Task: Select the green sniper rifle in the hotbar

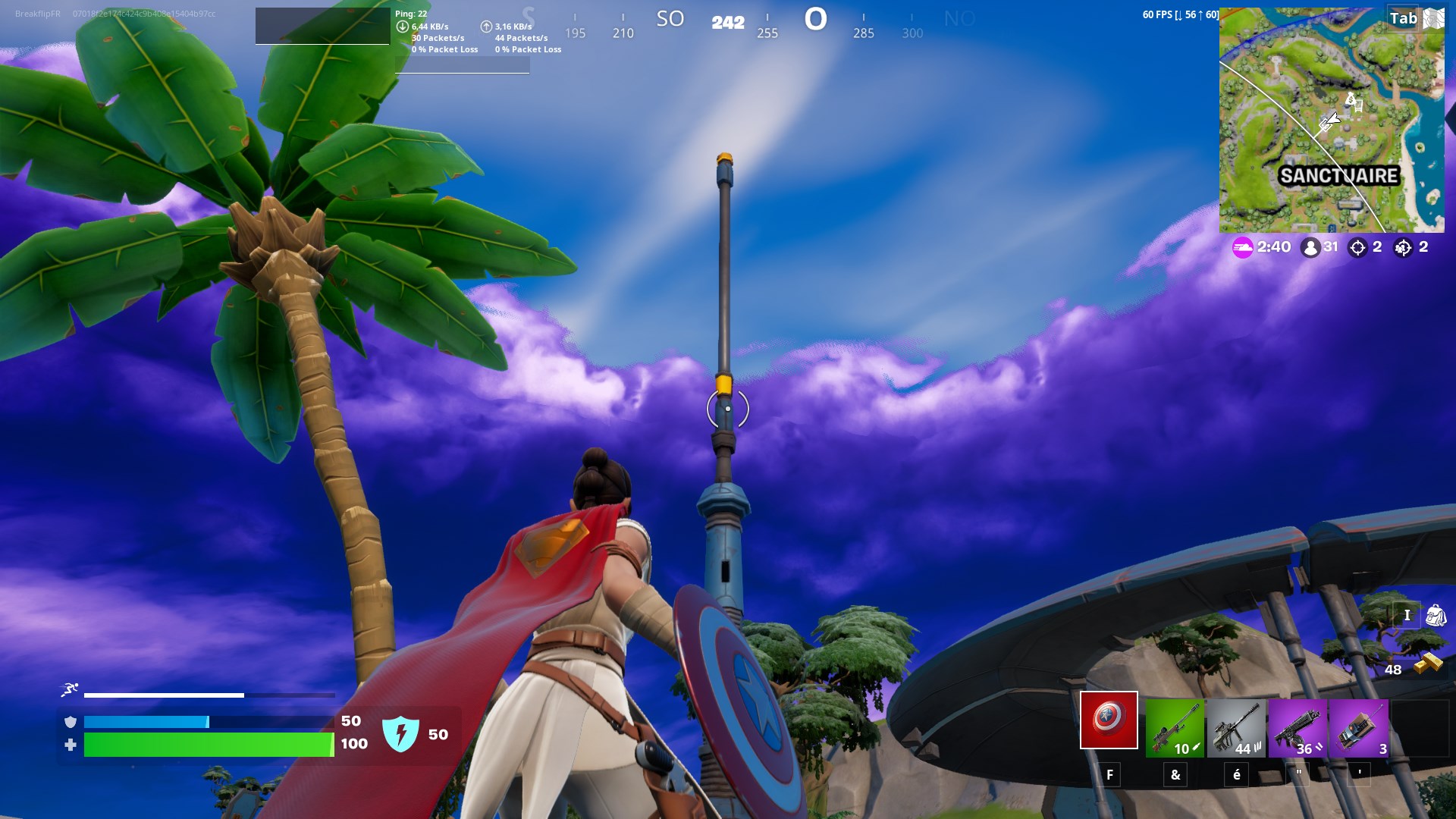Action: click(1173, 726)
